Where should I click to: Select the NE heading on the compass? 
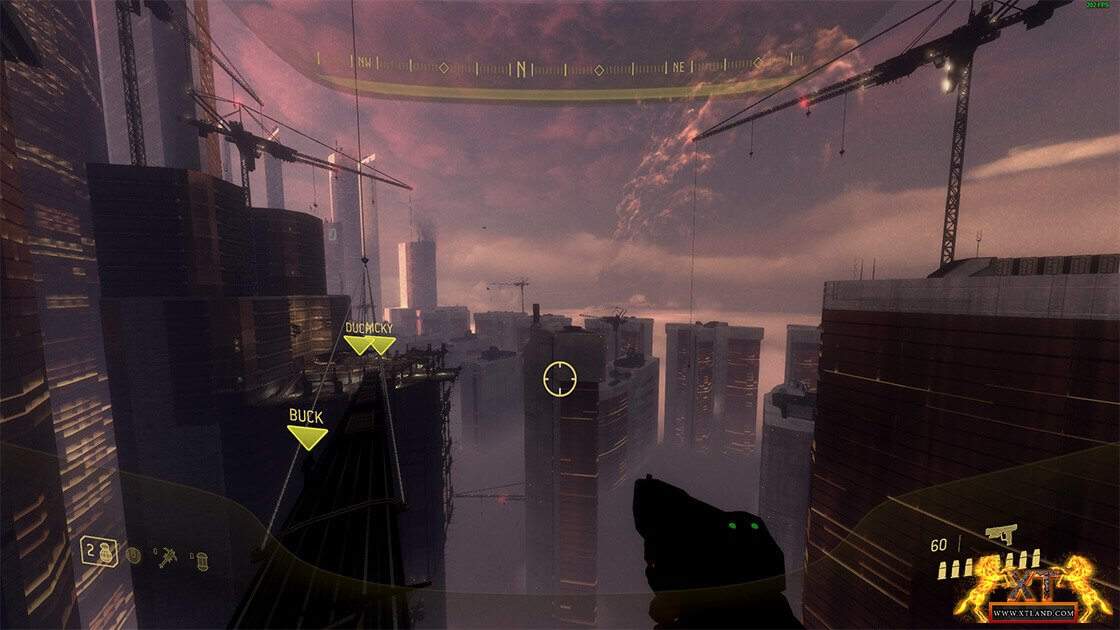click(x=680, y=67)
